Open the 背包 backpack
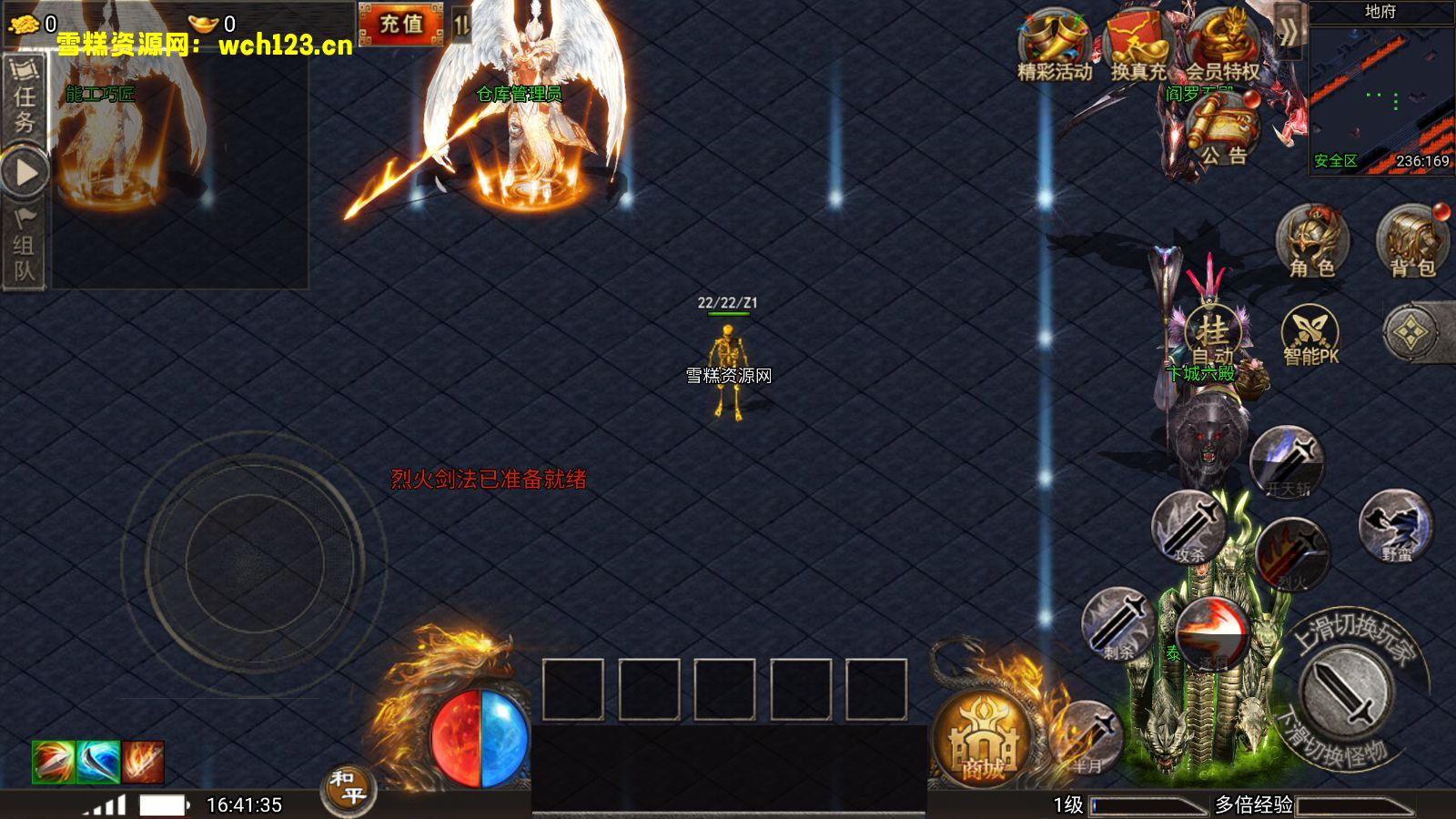 [x=1411, y=241]
